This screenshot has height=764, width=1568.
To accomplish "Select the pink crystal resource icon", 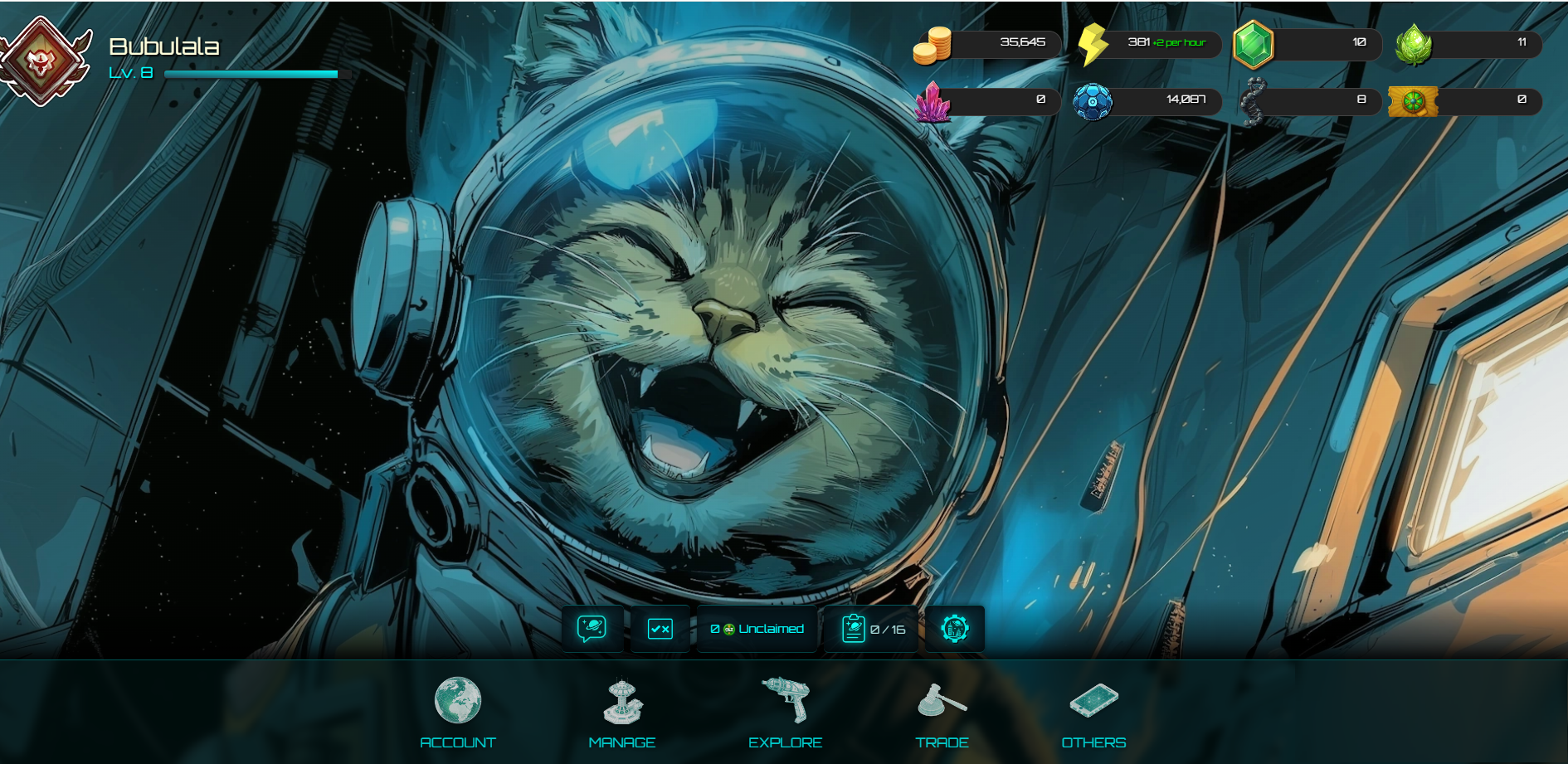I will pyautogui.click(x=933, y=102).
